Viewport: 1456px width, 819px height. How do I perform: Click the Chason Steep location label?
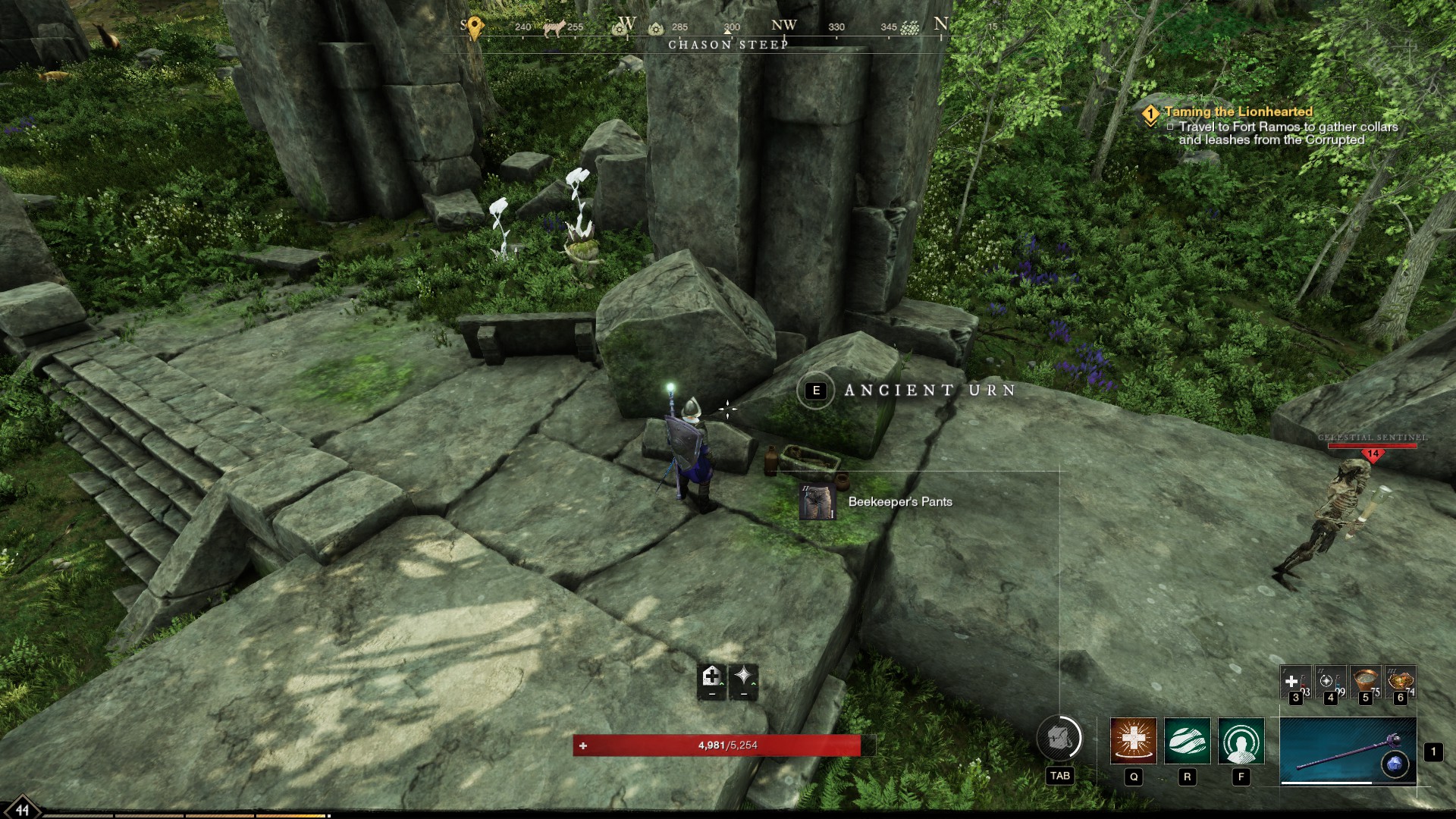[x=728, y=45]
